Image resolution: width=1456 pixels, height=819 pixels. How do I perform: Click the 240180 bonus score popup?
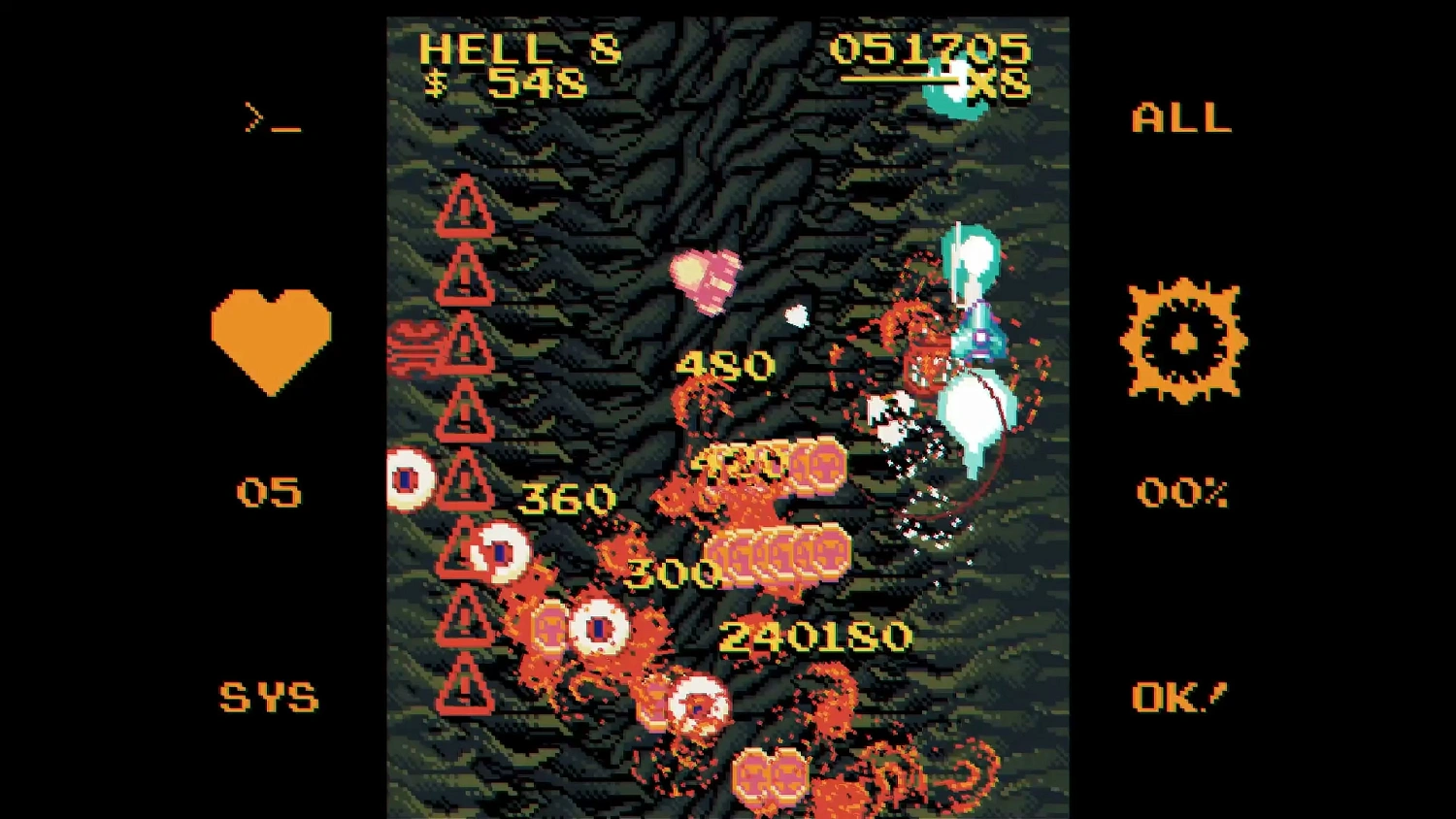(x=813, y=638)
